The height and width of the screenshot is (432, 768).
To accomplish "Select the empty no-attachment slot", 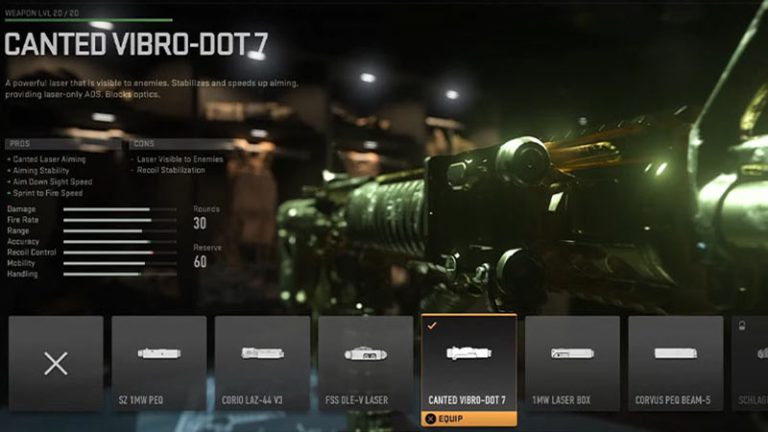I will (x=56, y=363).
